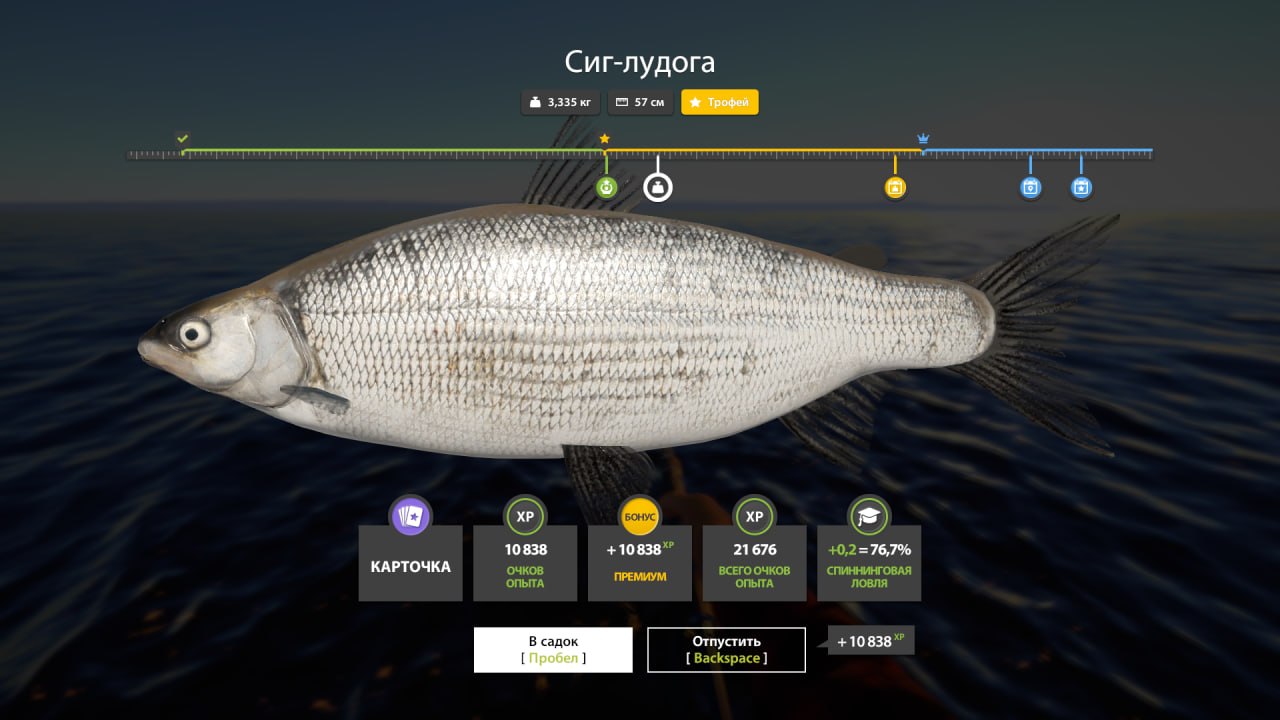Put the fish in the keepnet (В садок)
This screenshot has width=1280, height=720.
553,649
